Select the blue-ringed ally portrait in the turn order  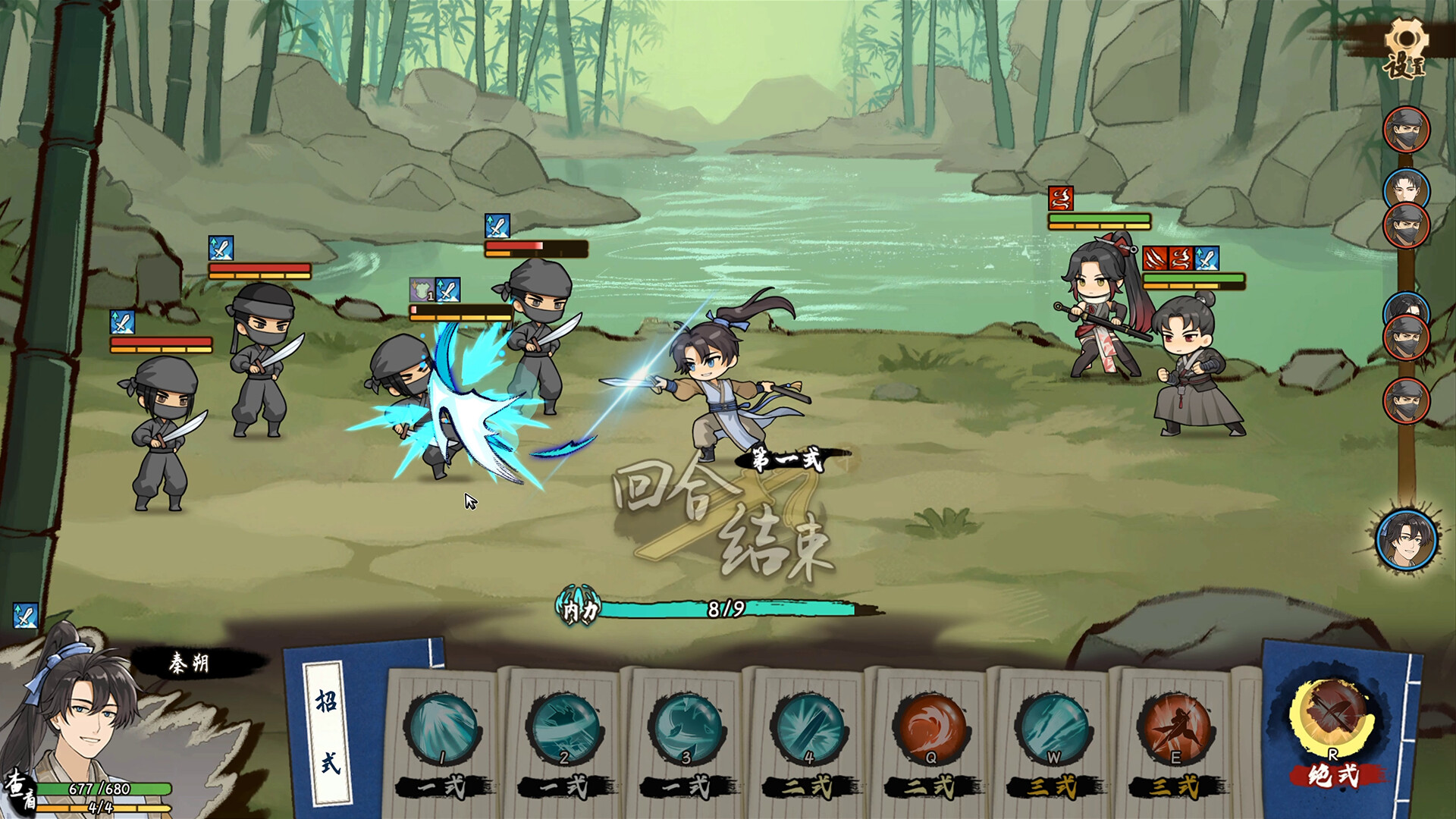(x=1407, y=186)
